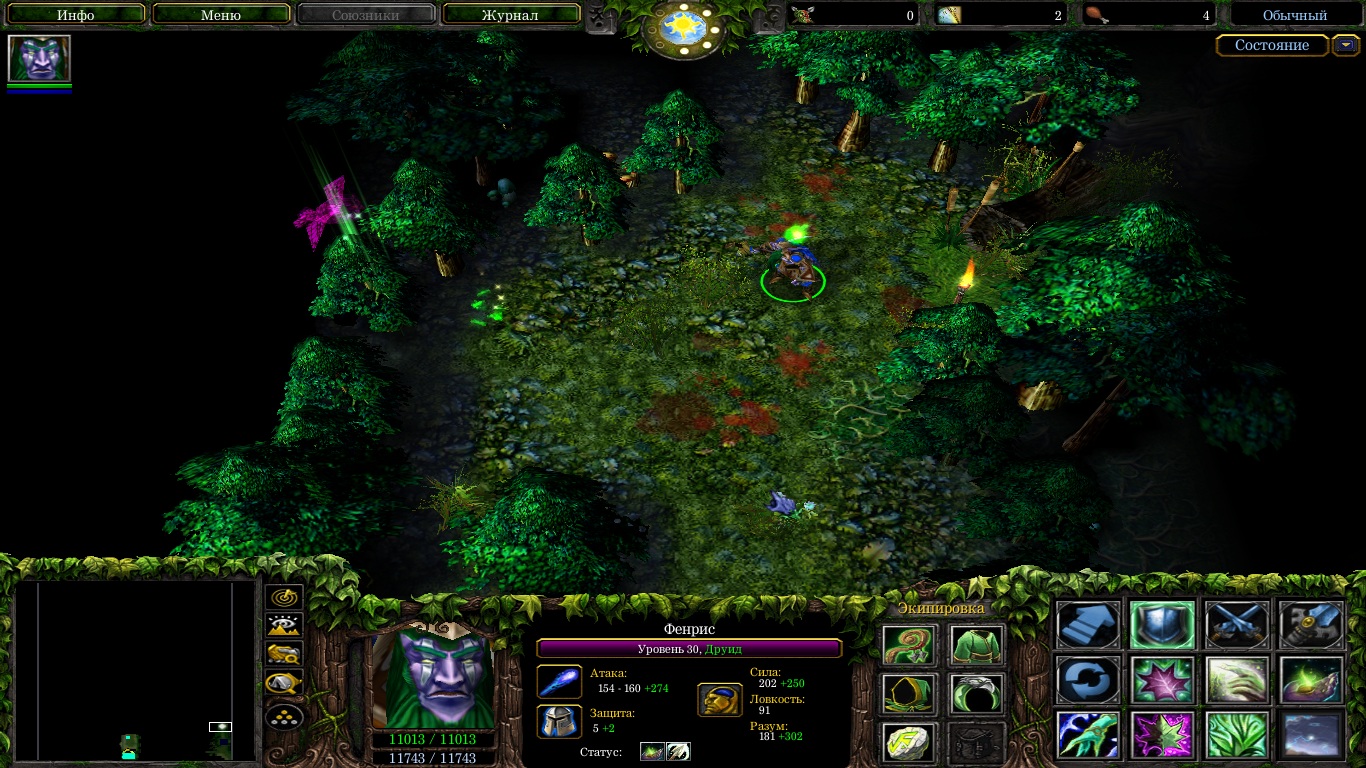Select the green robe inventory slot
This screenshot has width=1366, height=768.
[976, 645]
